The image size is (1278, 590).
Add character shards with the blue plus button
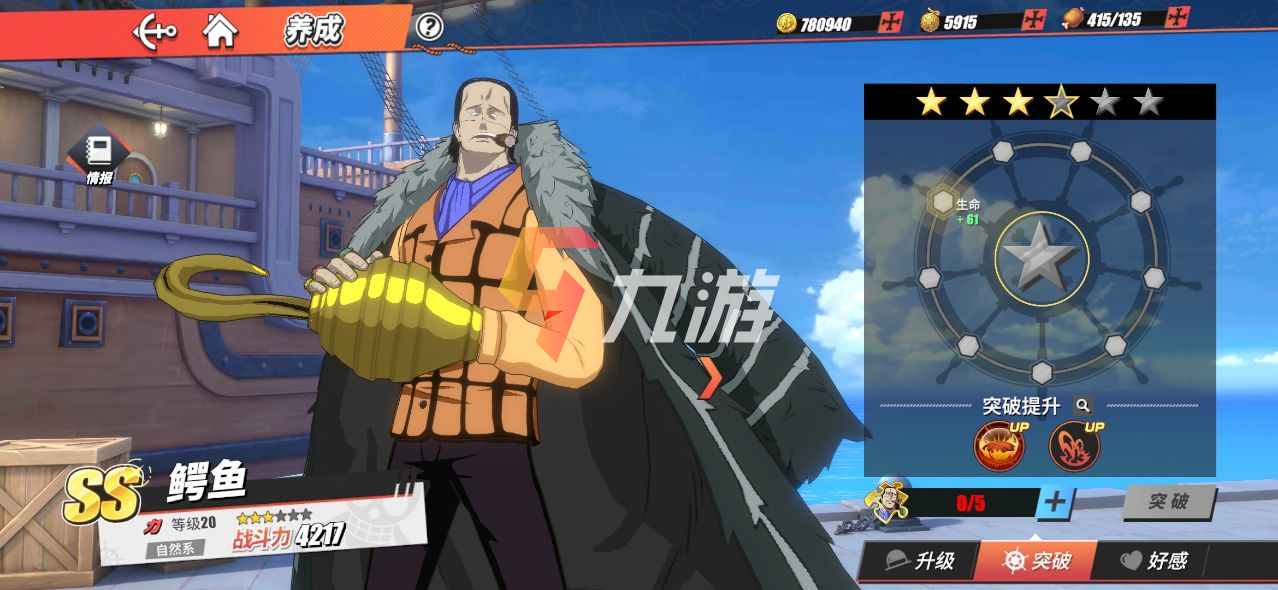point(1055,502)
